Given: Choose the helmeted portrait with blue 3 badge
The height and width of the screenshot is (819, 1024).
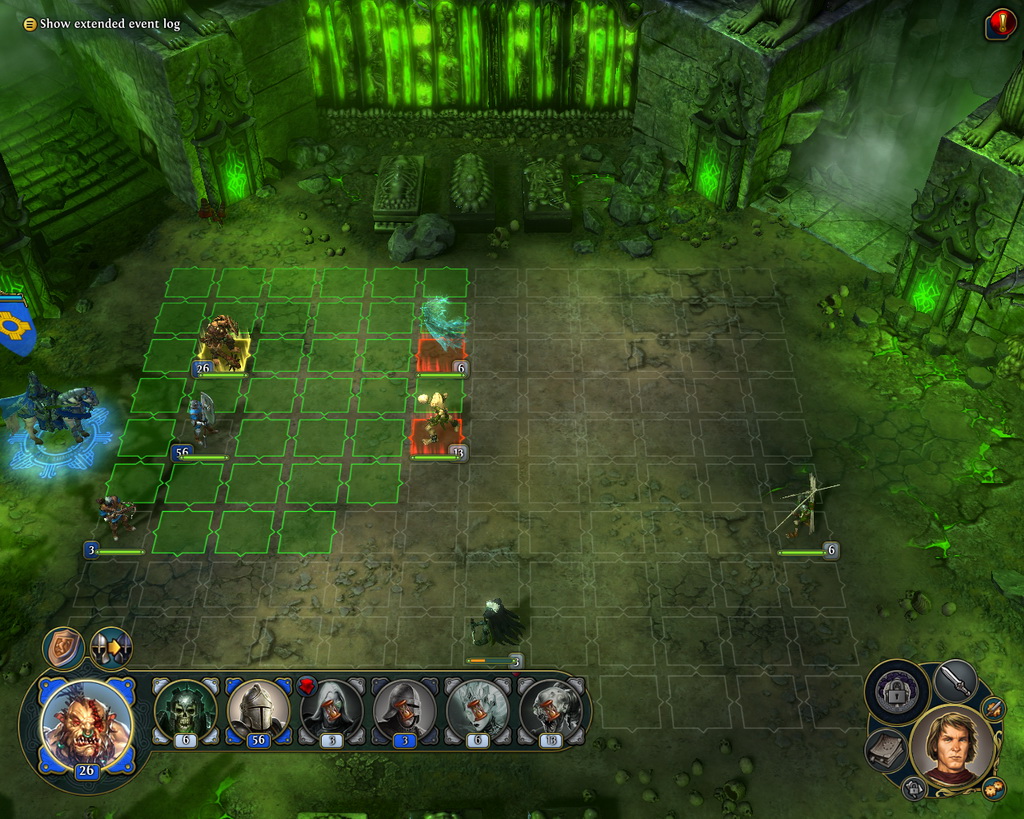Looking at the screenshot, I should (403, 710).
